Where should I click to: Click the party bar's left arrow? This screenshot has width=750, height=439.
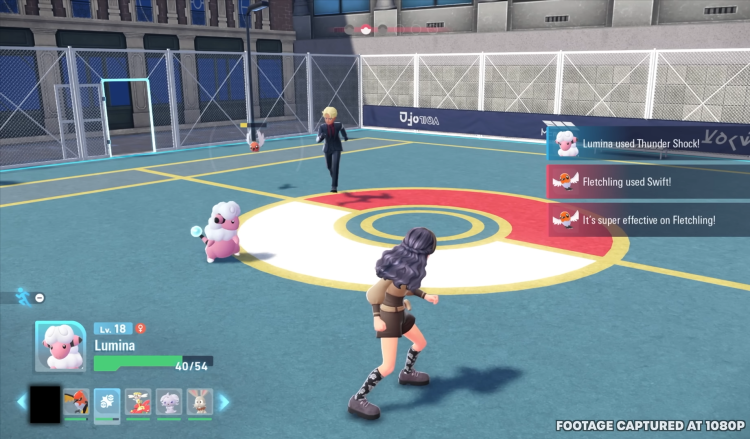click(x=21, y=403)
